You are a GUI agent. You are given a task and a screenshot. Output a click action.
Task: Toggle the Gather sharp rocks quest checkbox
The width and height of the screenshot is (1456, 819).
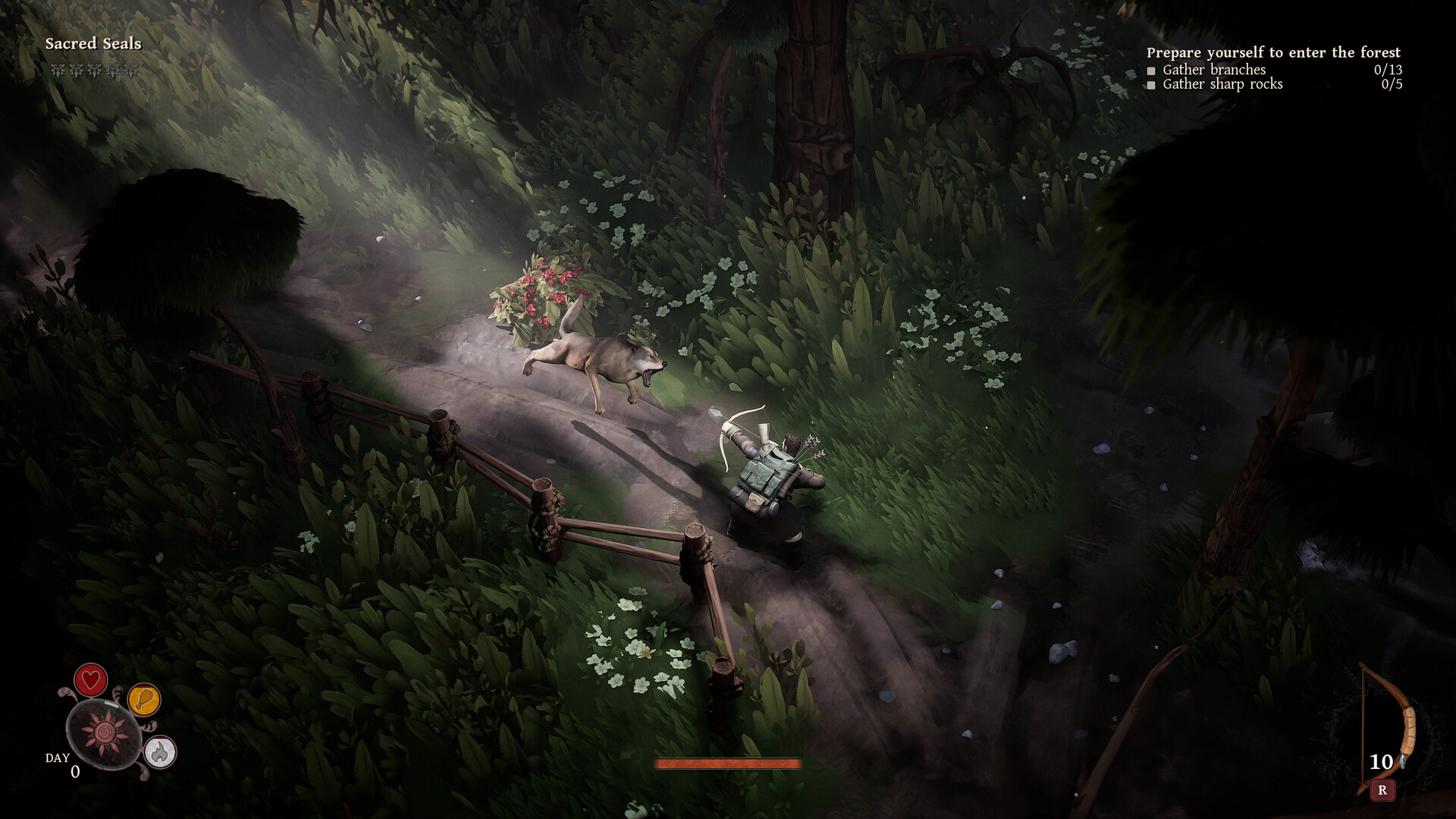coord(1151,86)
